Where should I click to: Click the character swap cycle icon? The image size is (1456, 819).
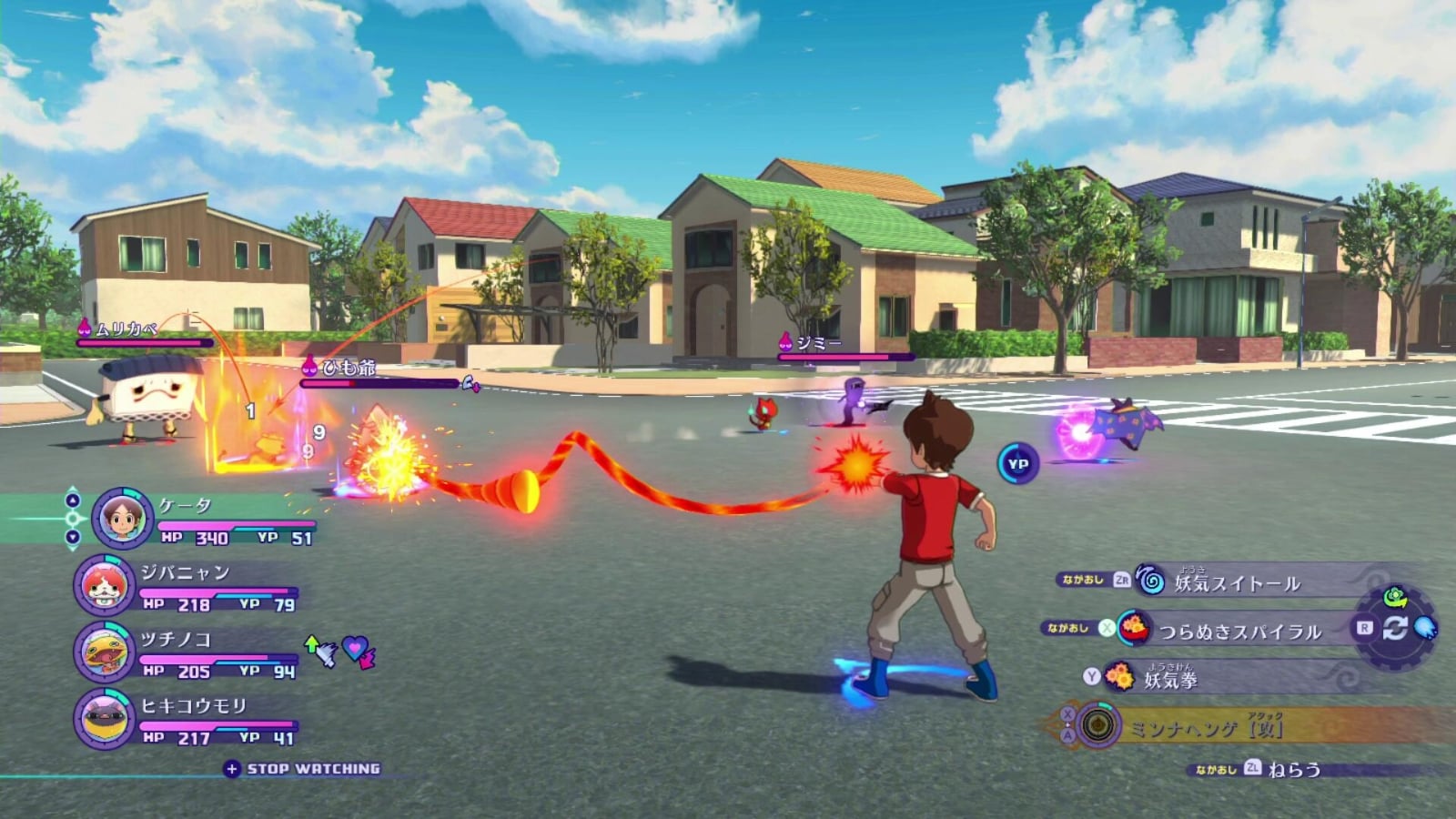(1395, 628)
